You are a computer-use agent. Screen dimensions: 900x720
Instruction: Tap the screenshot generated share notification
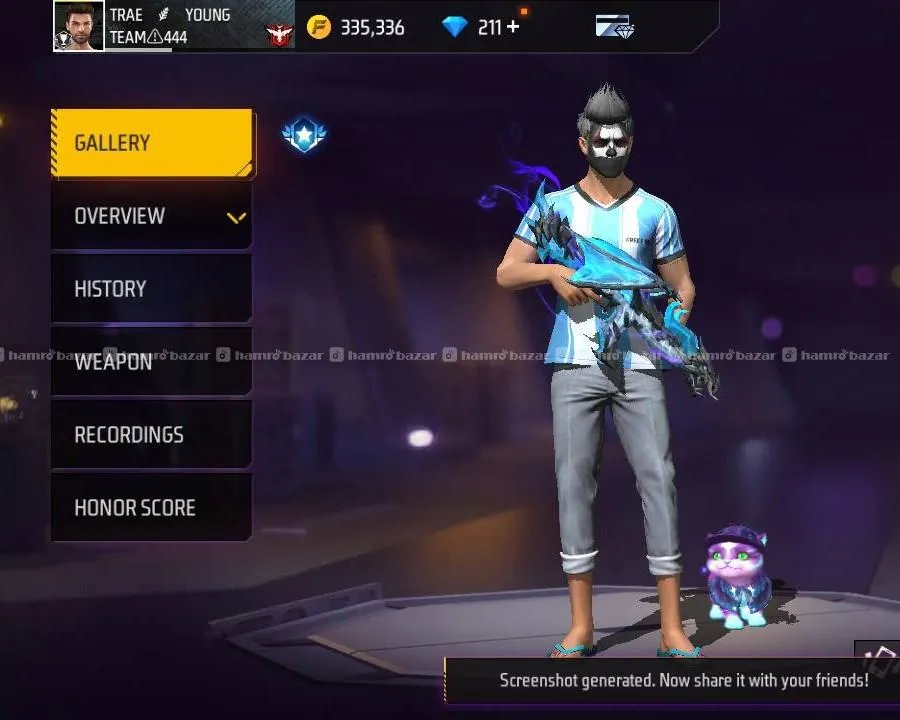click(x=683, y=680)
